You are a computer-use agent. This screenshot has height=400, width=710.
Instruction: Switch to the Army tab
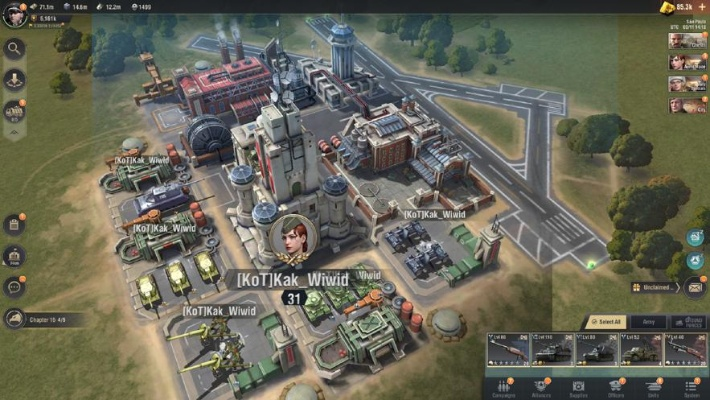click(x=647, y=322)
